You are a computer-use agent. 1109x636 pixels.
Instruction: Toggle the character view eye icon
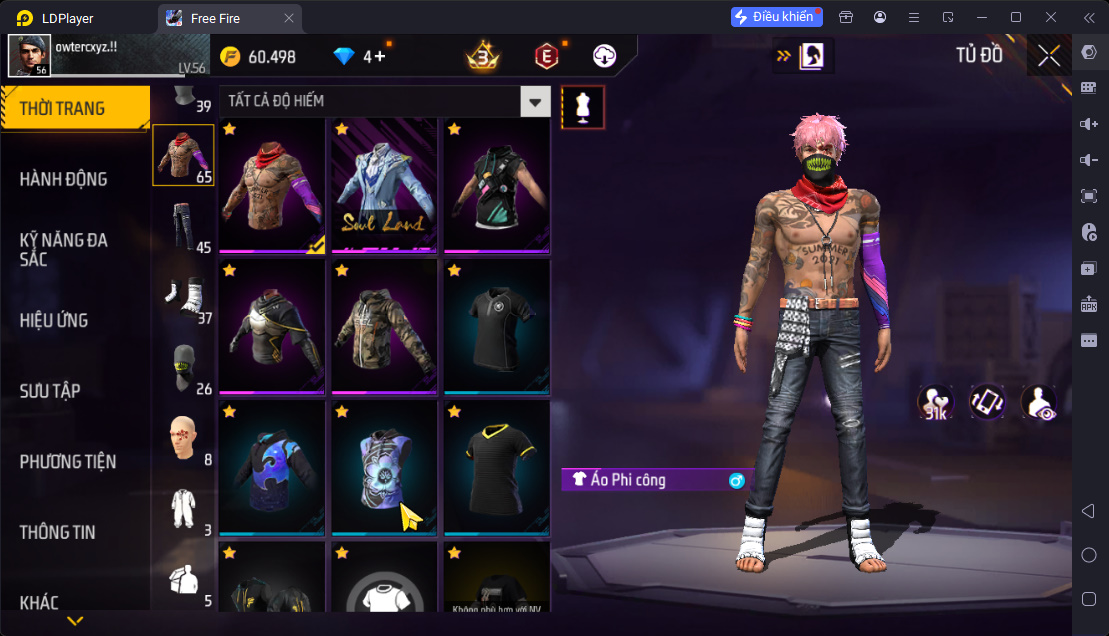click(x=1039, y=402)
